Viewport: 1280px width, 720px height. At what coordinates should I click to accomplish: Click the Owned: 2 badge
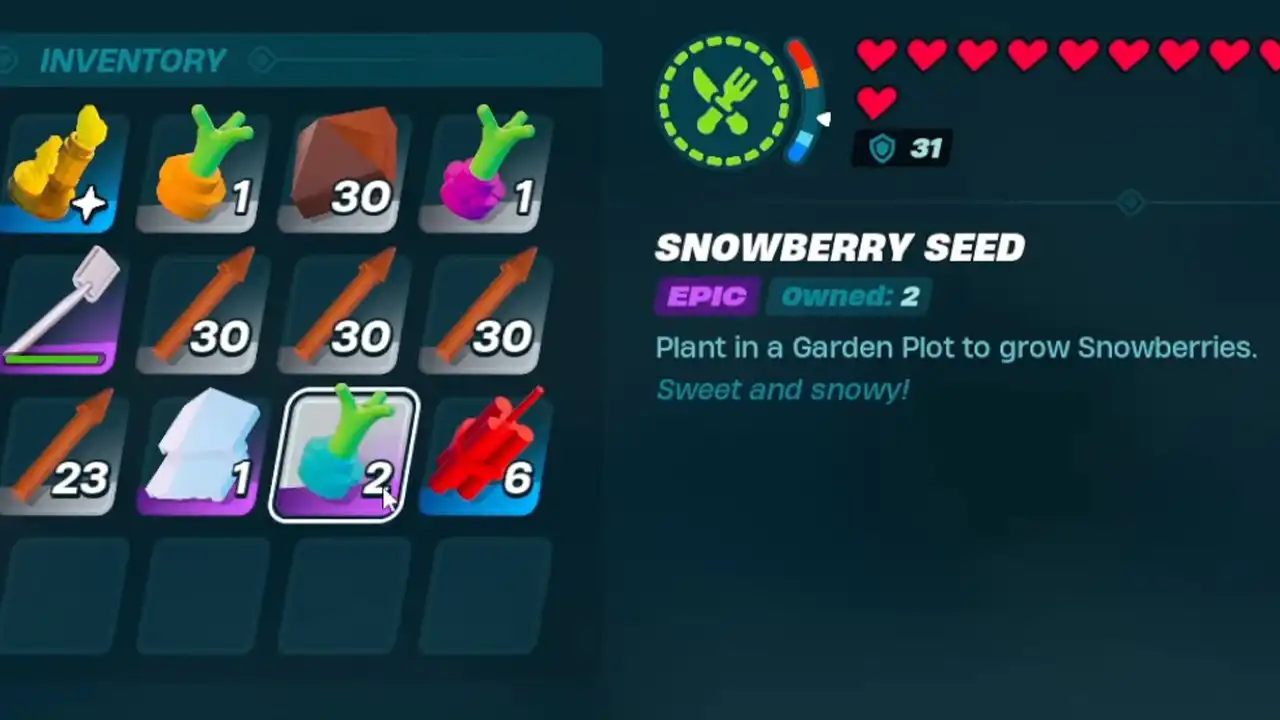tap(850, 296)
